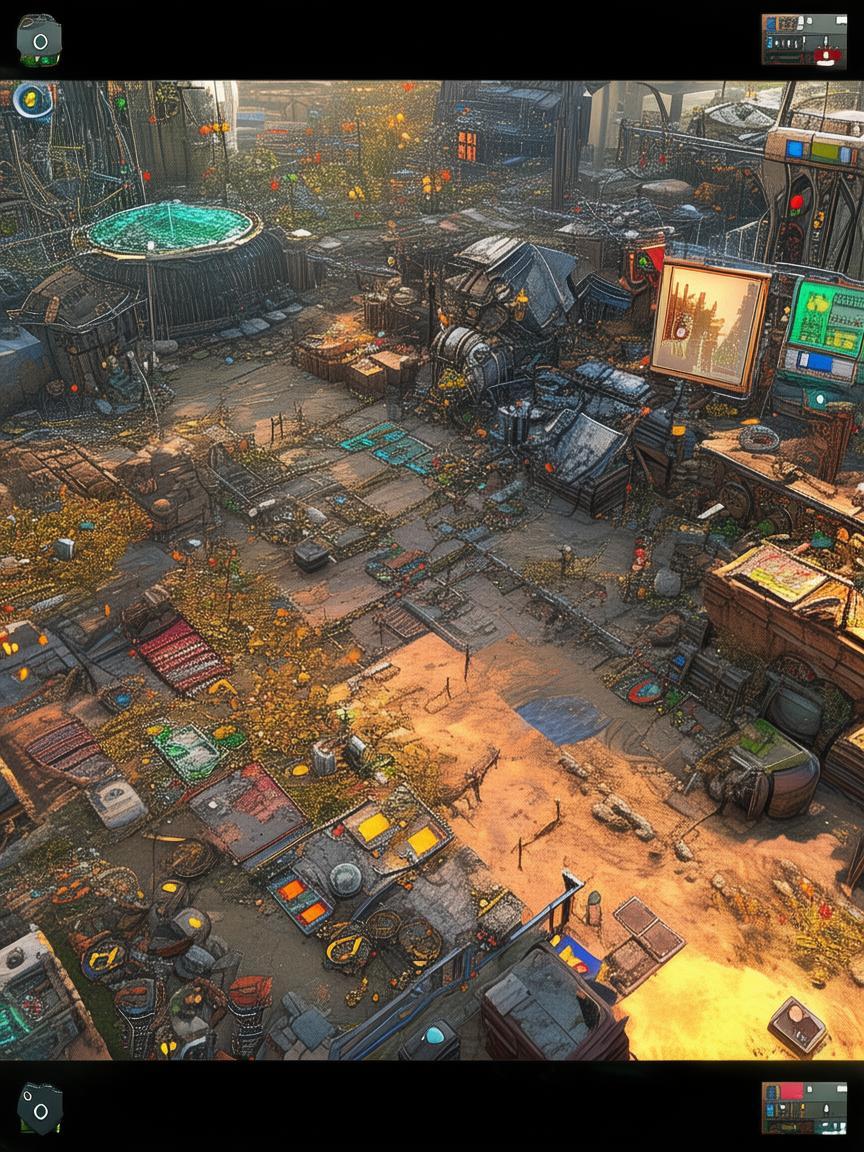This screenshot has height=1152, width=864.
Task: Click the camera icon in the top bar
Action: (39, 40)
